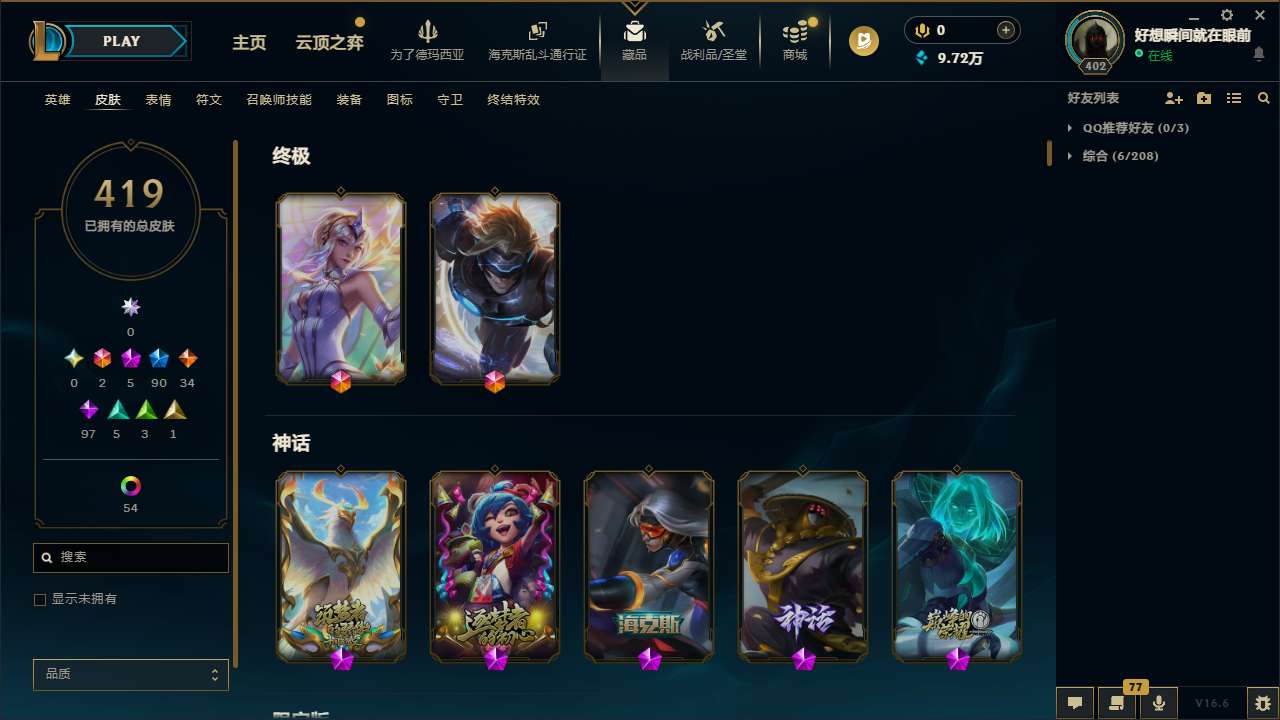
Task: Enable the 显示未拥有 checkbox
Action: (40, 599)
